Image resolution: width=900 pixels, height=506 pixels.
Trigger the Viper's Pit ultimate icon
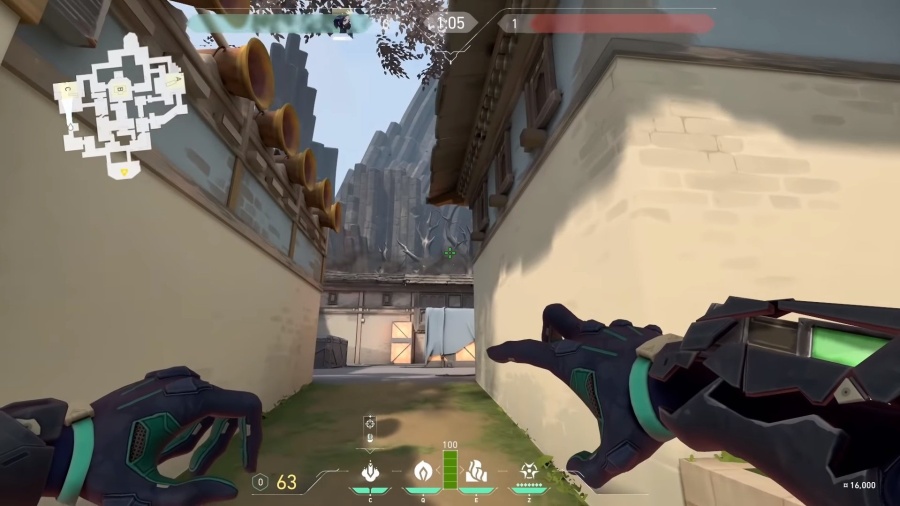pos(529,471)
